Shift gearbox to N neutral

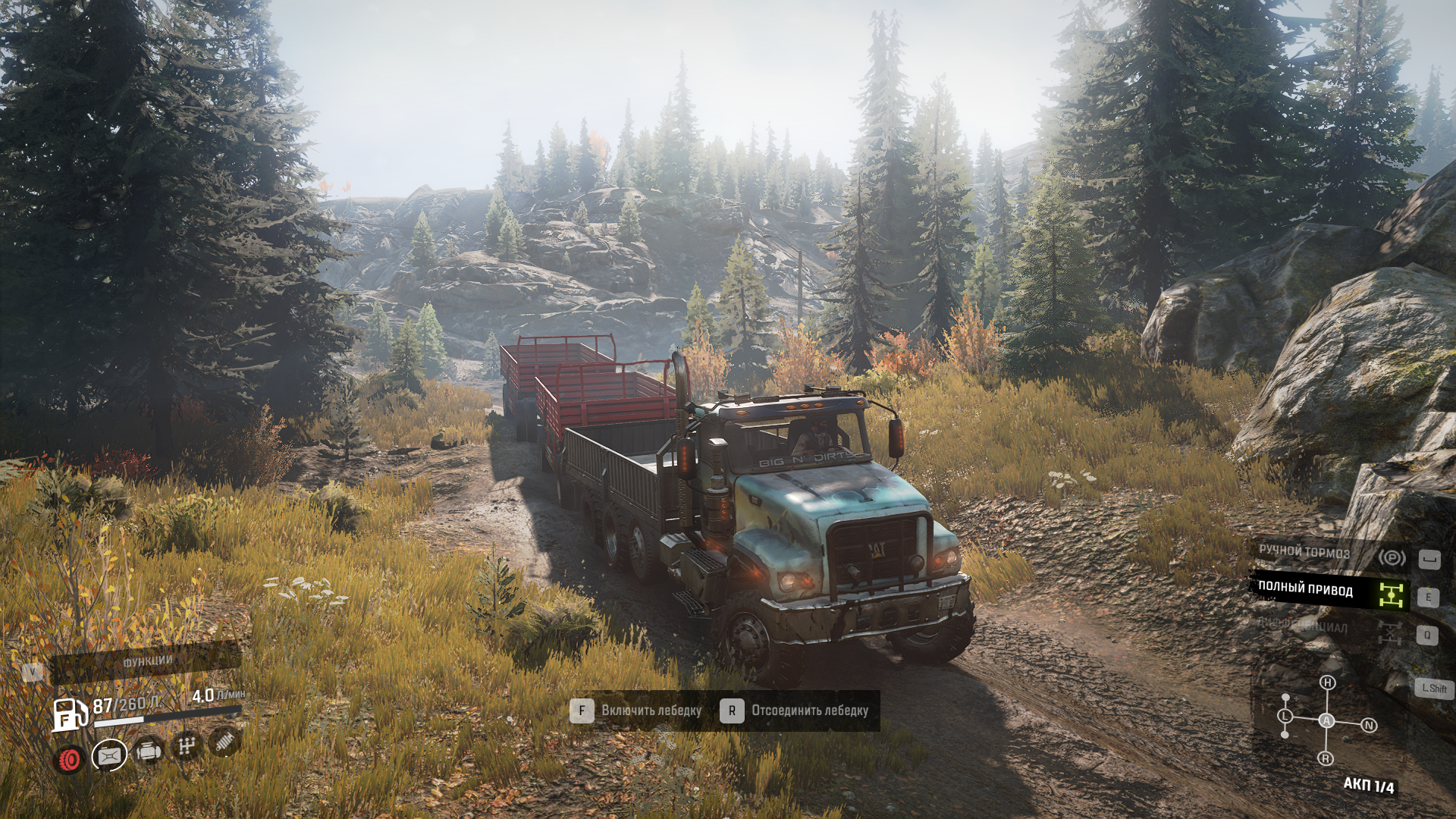[x=1369, y=725]
